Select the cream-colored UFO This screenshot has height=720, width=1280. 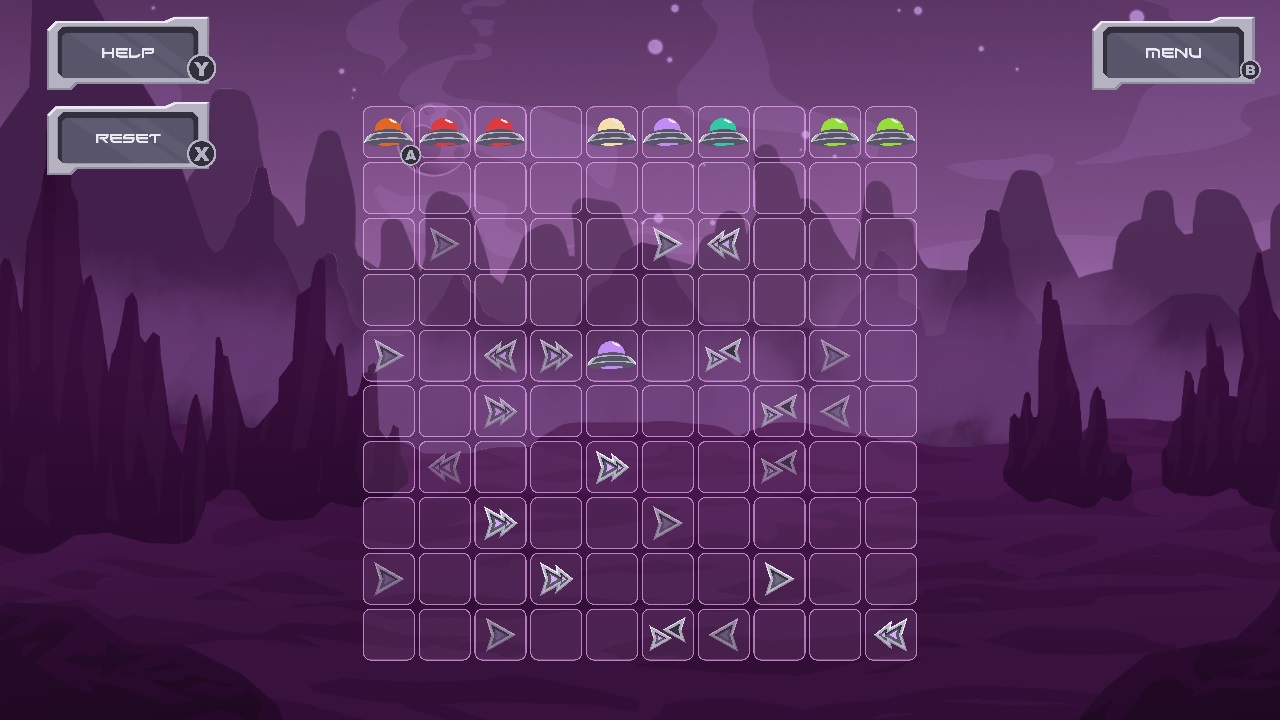pyautogui.click(x=613, y=133)
